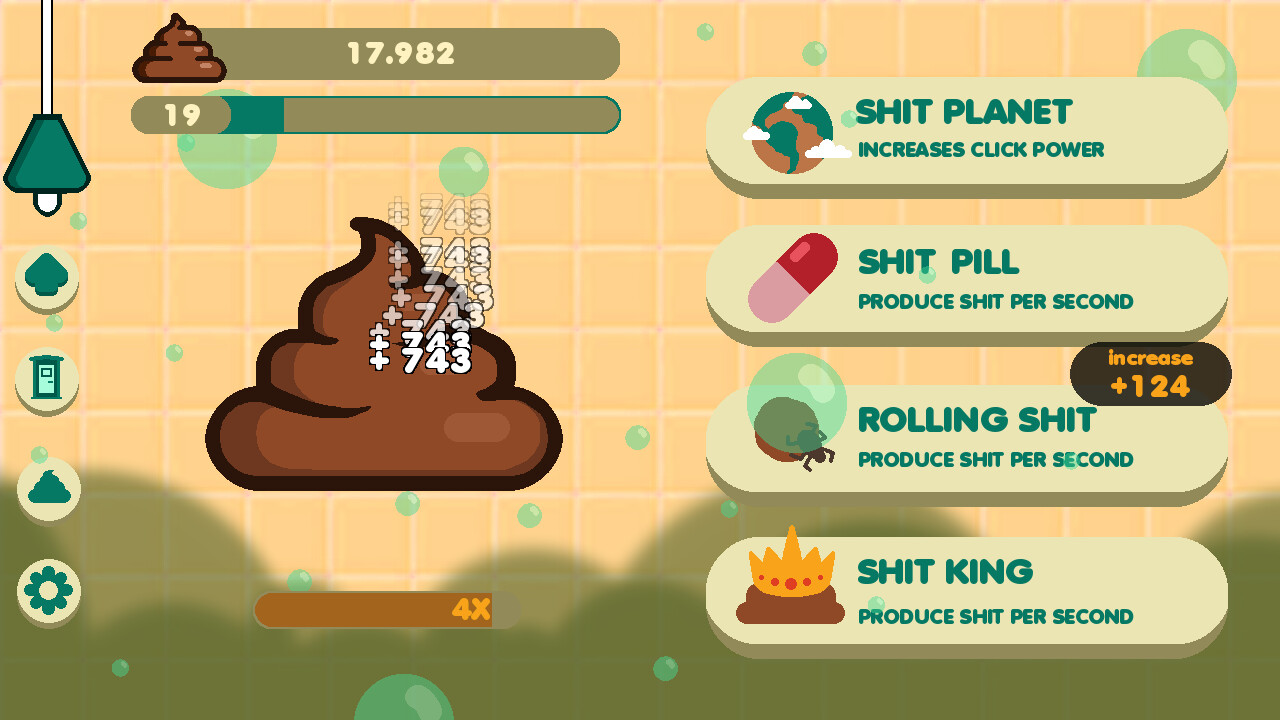Click the poop icon beside the 17.982 counter
Image resolution: width=1280 pixels, height=720 pixels.
coord(179,52)
